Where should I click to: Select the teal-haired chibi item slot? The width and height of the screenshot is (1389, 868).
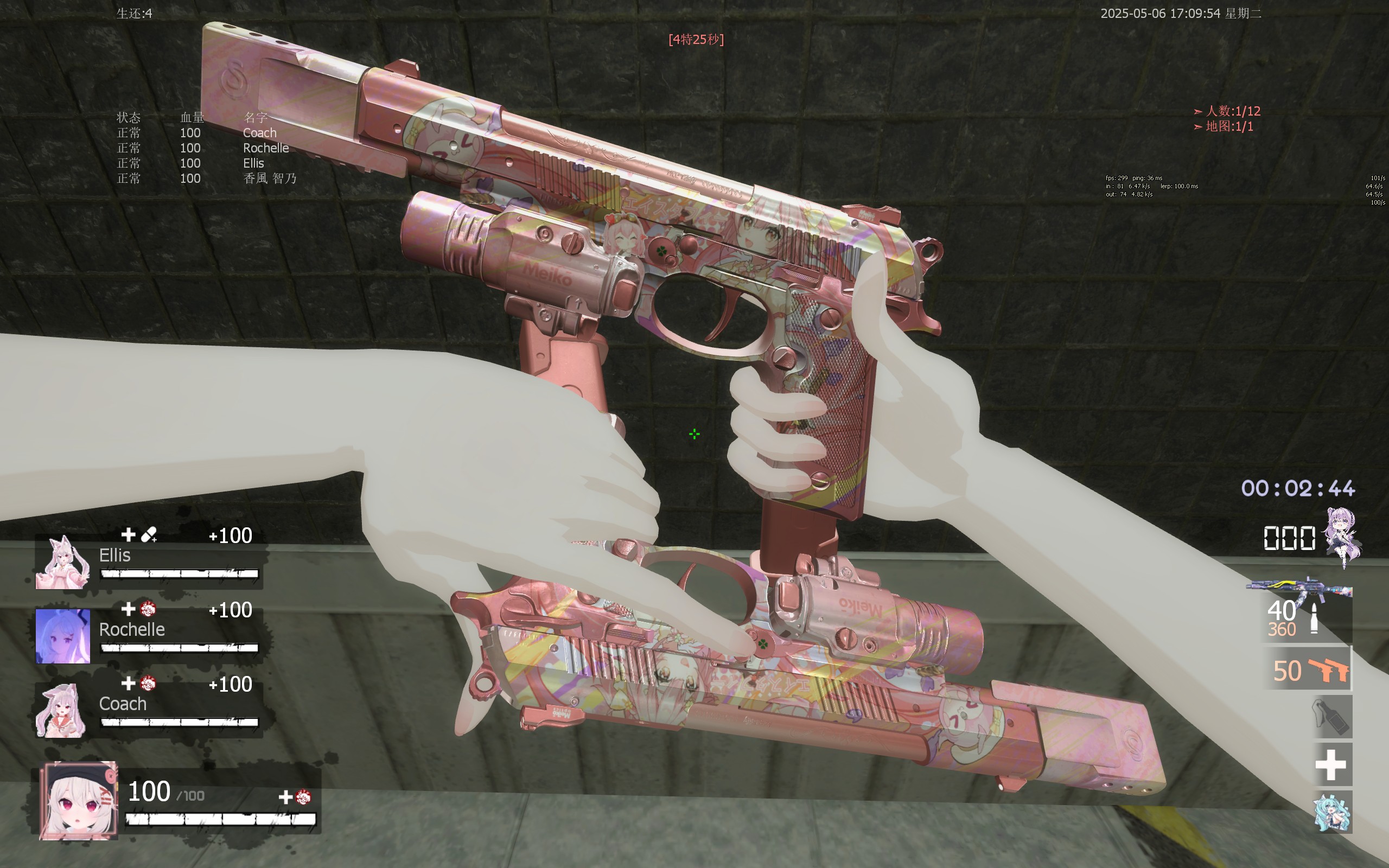1332,812
